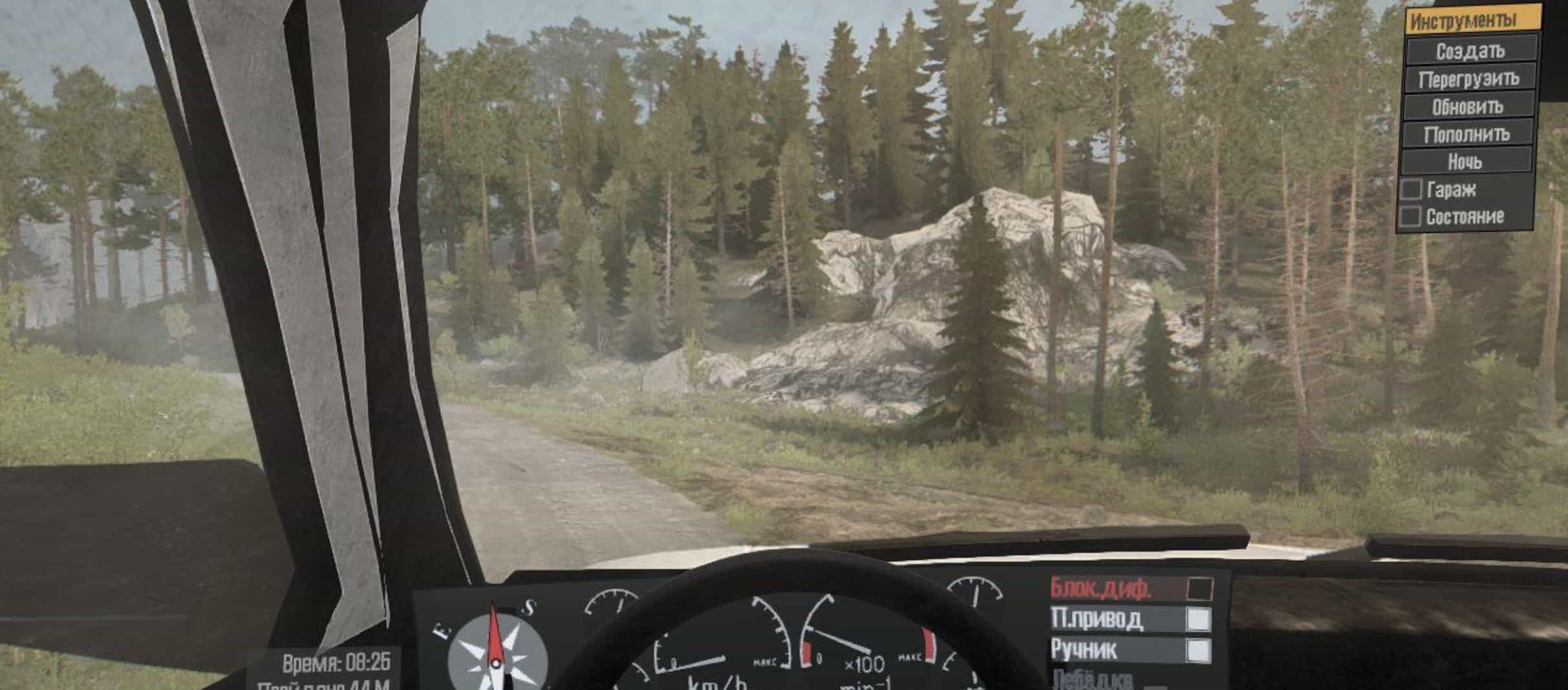Enable the Состояние checkbox
The image size is (1568, 690).
(x=1410, y=216)
